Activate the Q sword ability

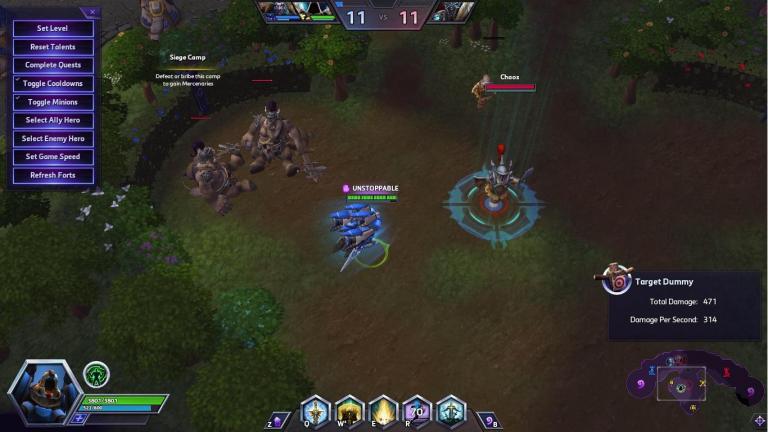pyautogui.click(x=316, y=411)
